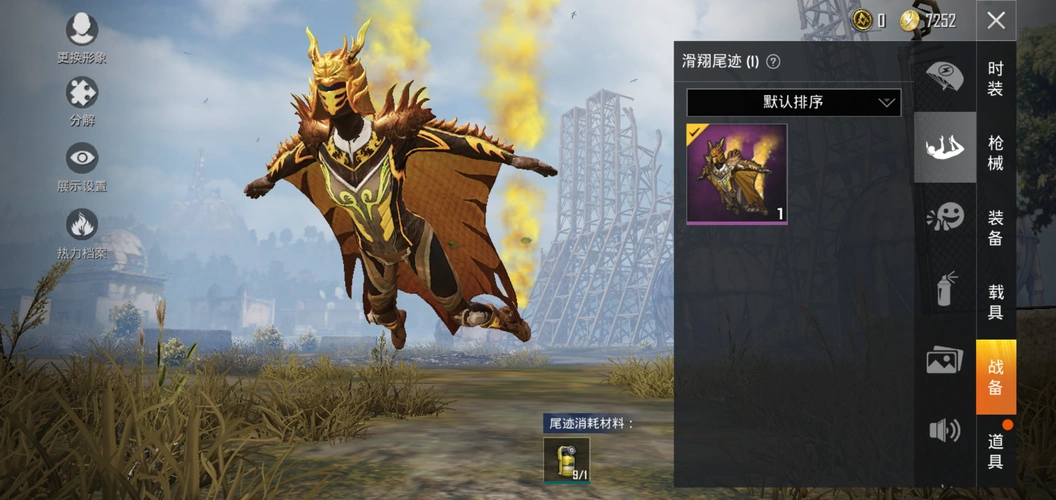Select the 战备 orange tab
Viewport: 1056px width, 500px height.
(x=996, y=377)
